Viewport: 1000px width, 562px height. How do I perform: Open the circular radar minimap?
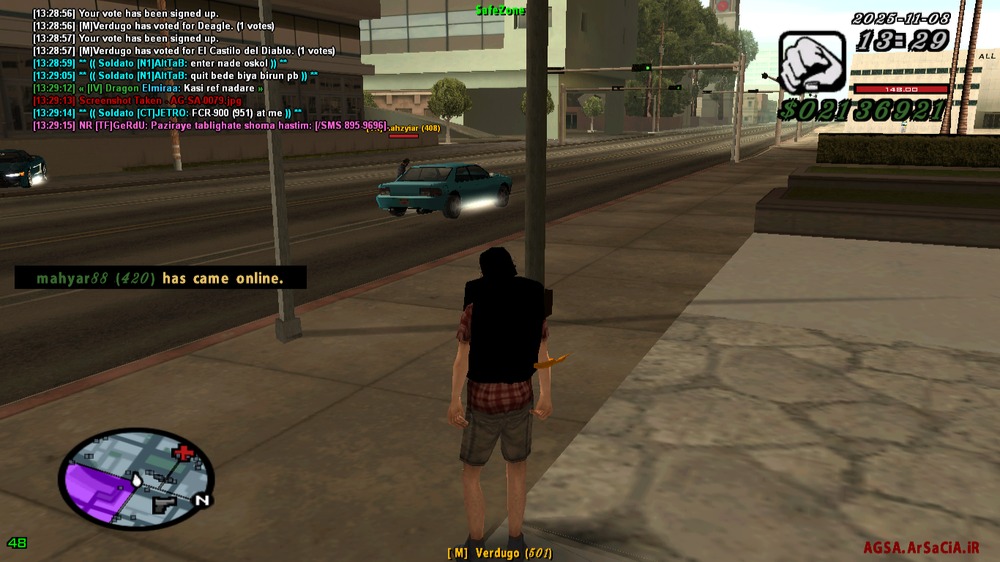click(x=136, y=479)
